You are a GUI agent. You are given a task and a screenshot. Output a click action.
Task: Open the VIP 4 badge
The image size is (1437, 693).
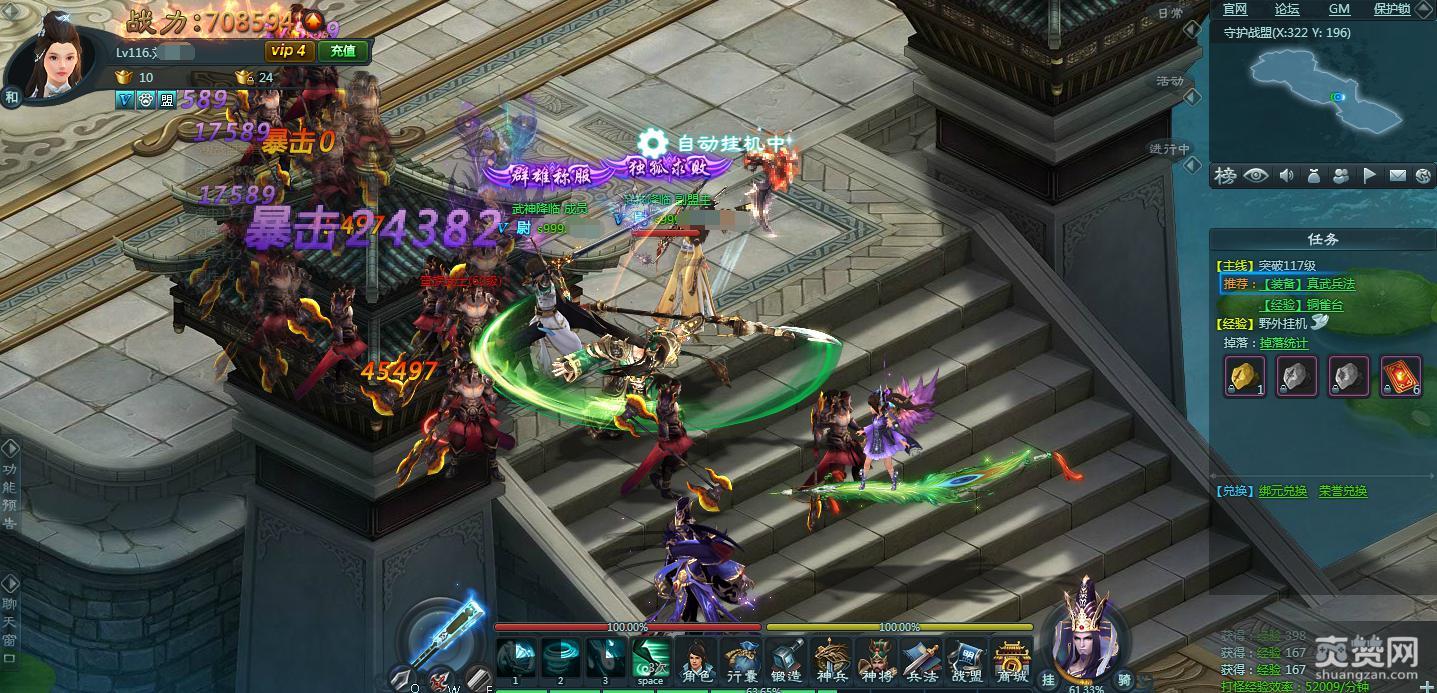(x=288, y=51)
